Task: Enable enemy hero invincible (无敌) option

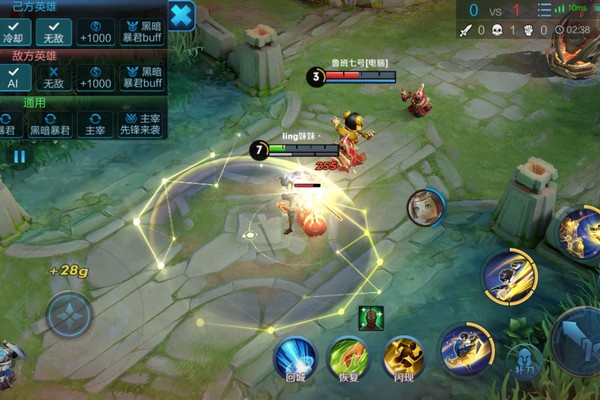Action: click(x=54, y=78)
